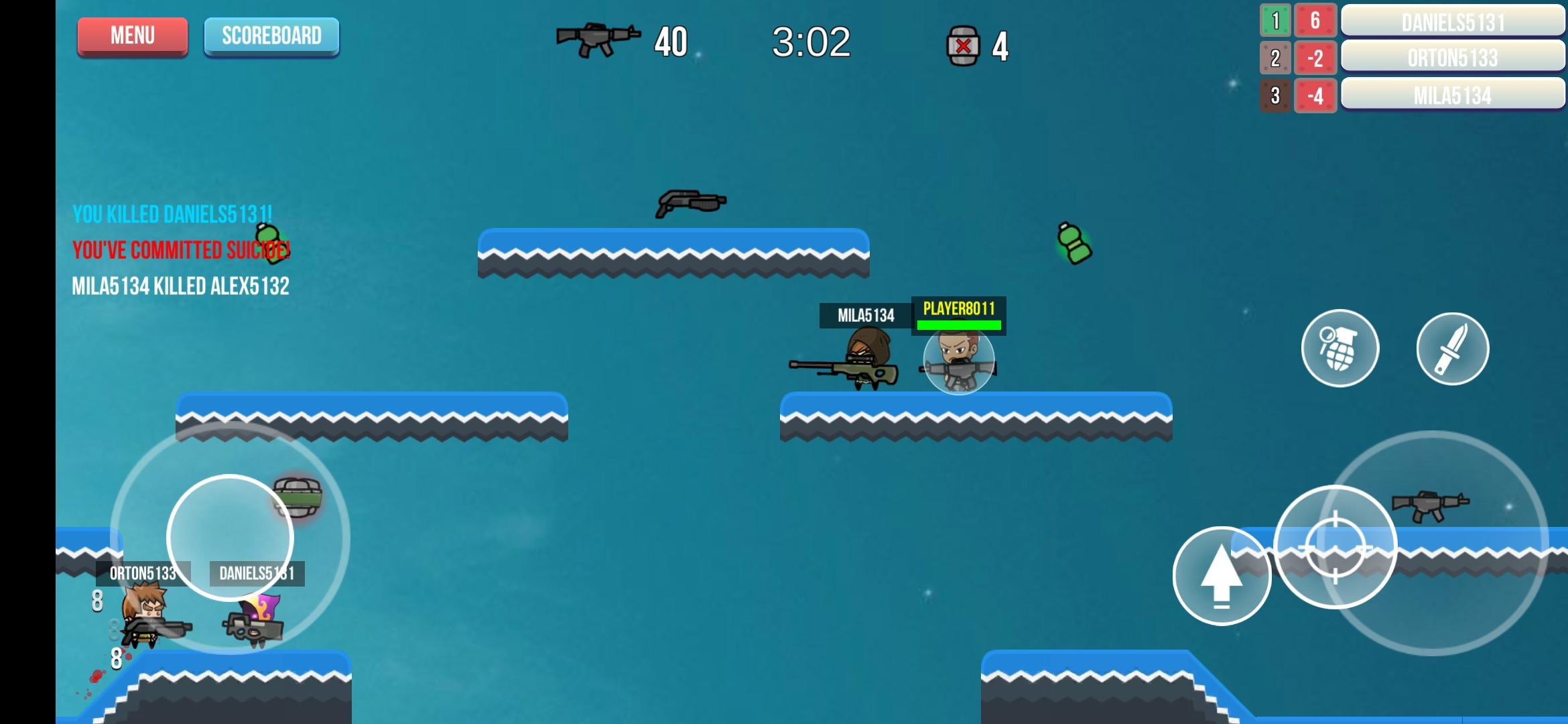
Task: Open the Menu
Action: [x=132, y=36]
